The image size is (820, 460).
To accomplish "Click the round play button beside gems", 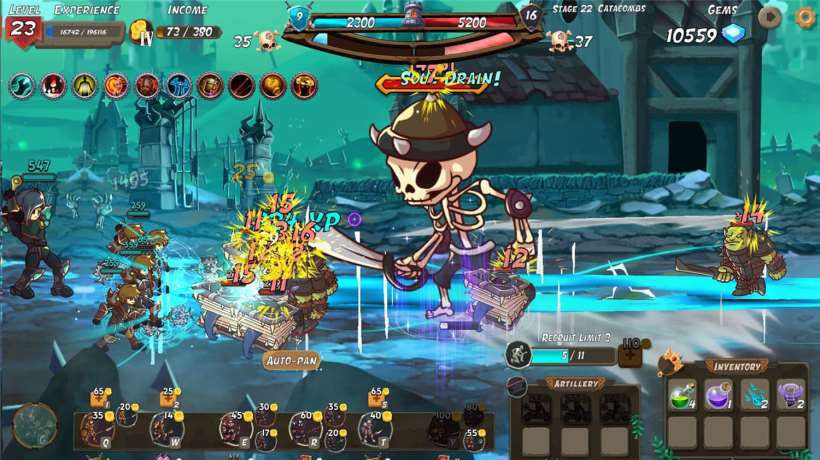I will point(770,16).
